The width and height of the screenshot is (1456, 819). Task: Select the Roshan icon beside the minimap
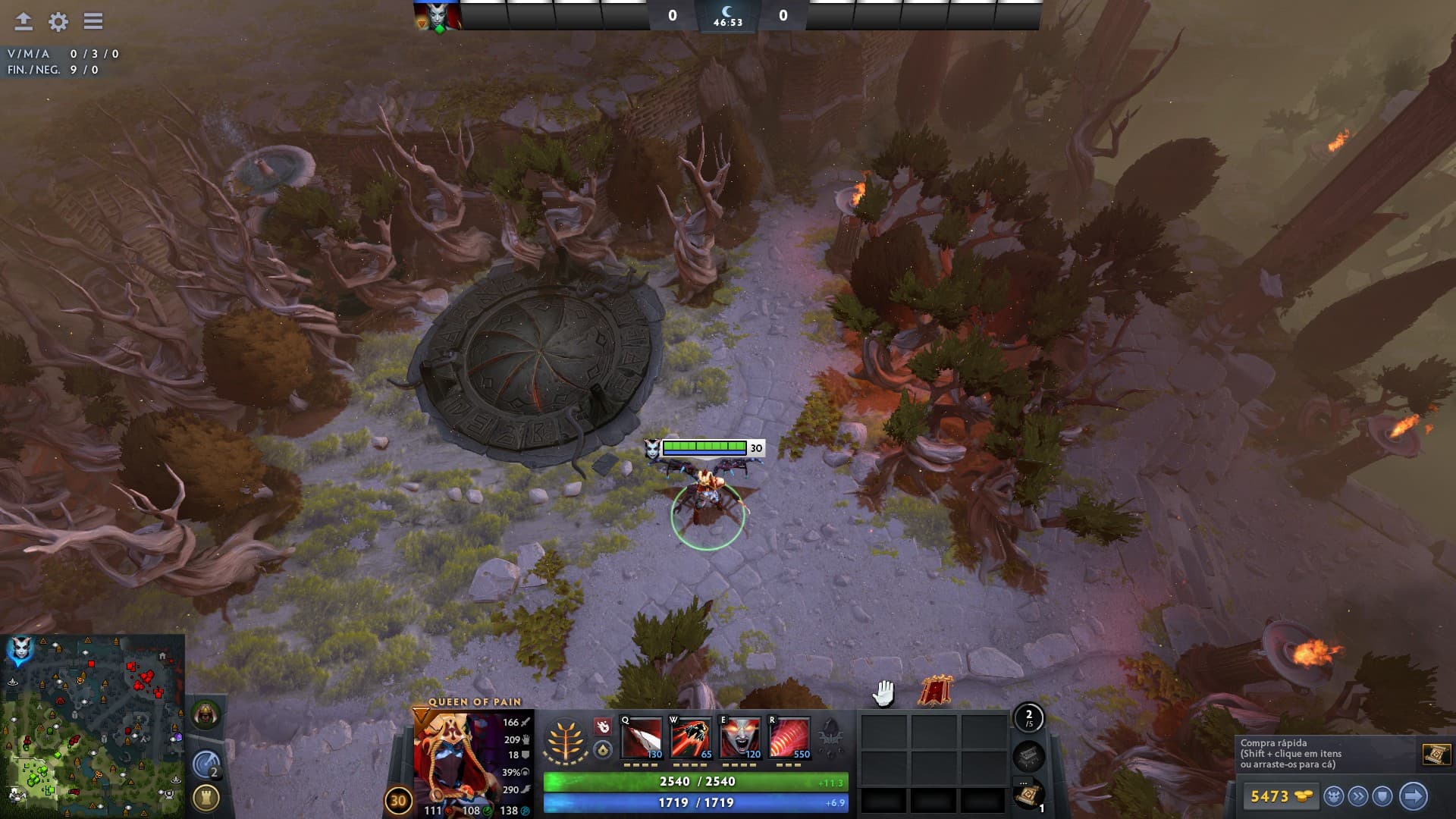[206, 714]
